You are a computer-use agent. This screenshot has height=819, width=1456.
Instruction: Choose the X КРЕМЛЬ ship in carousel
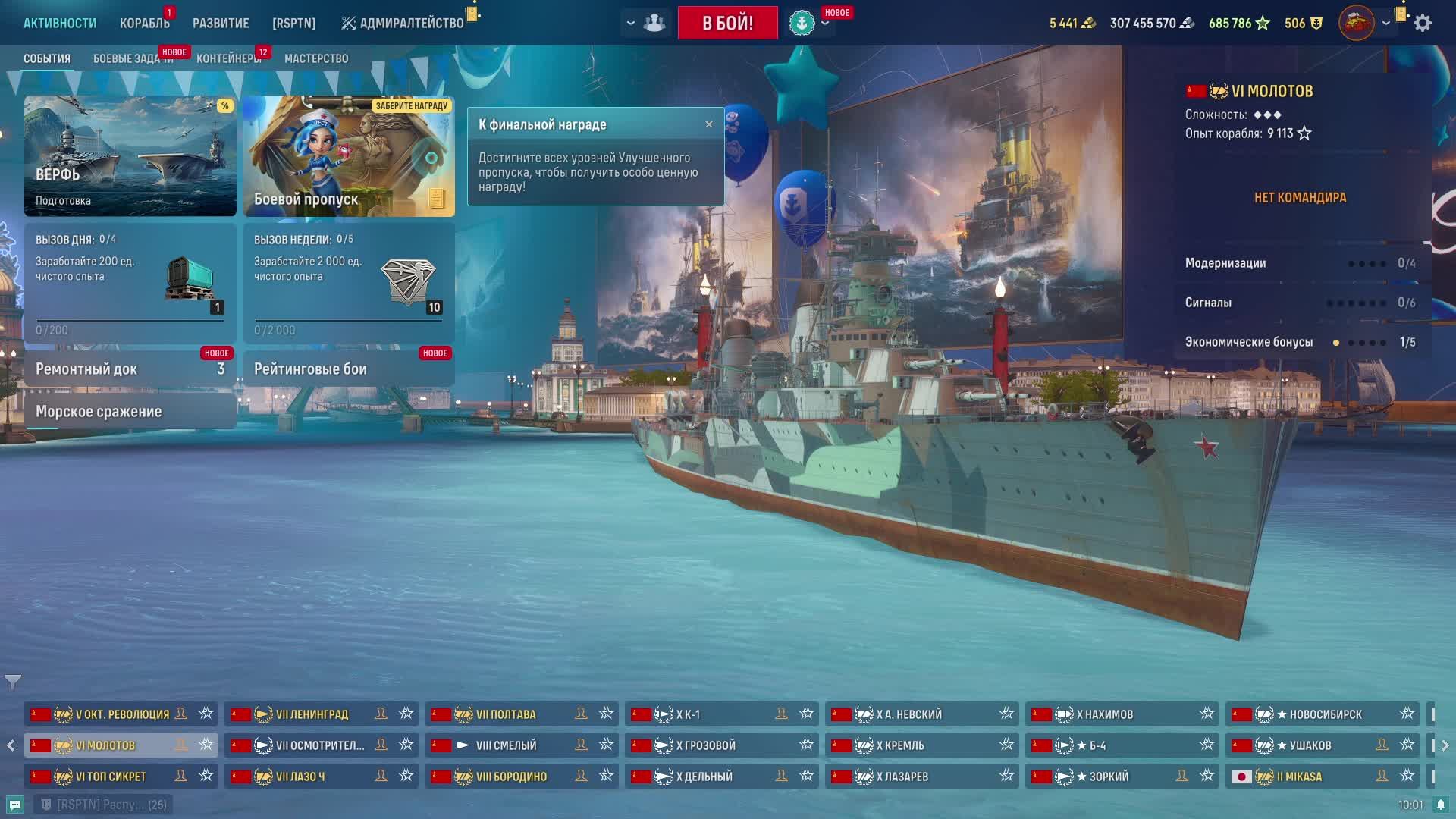900,745
